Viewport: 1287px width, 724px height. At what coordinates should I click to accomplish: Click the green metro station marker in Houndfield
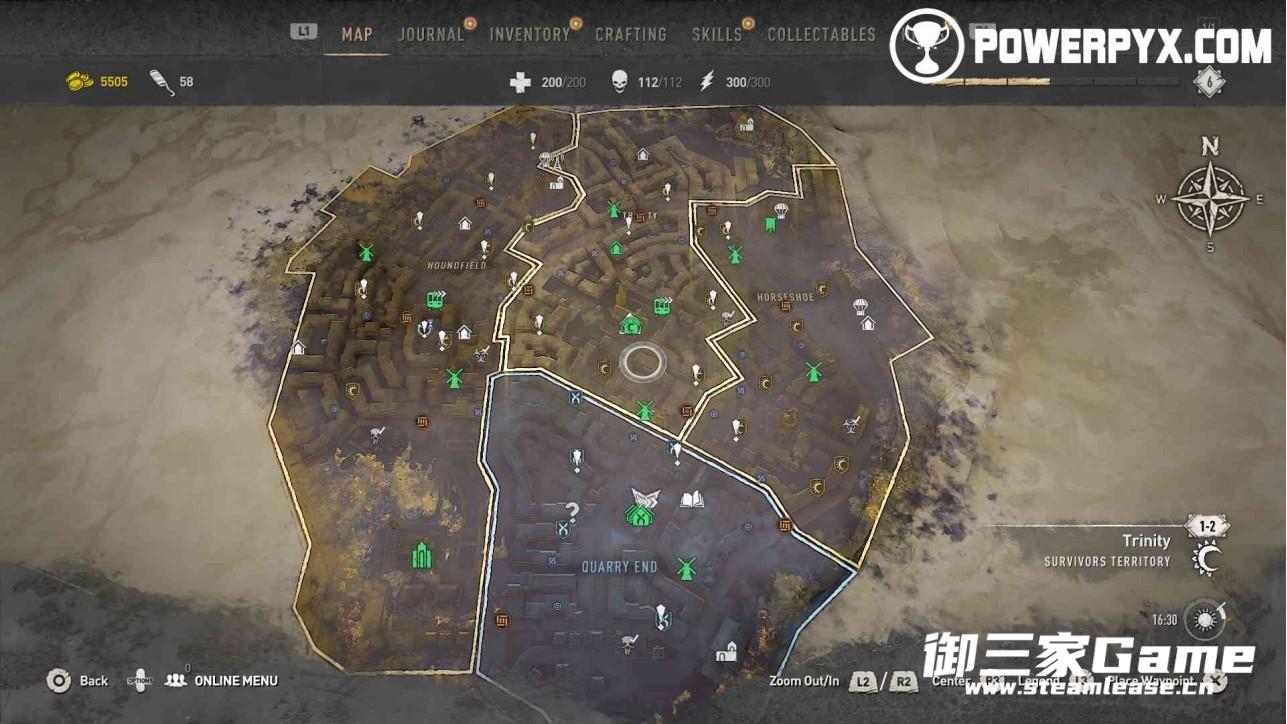click(435, 298)
